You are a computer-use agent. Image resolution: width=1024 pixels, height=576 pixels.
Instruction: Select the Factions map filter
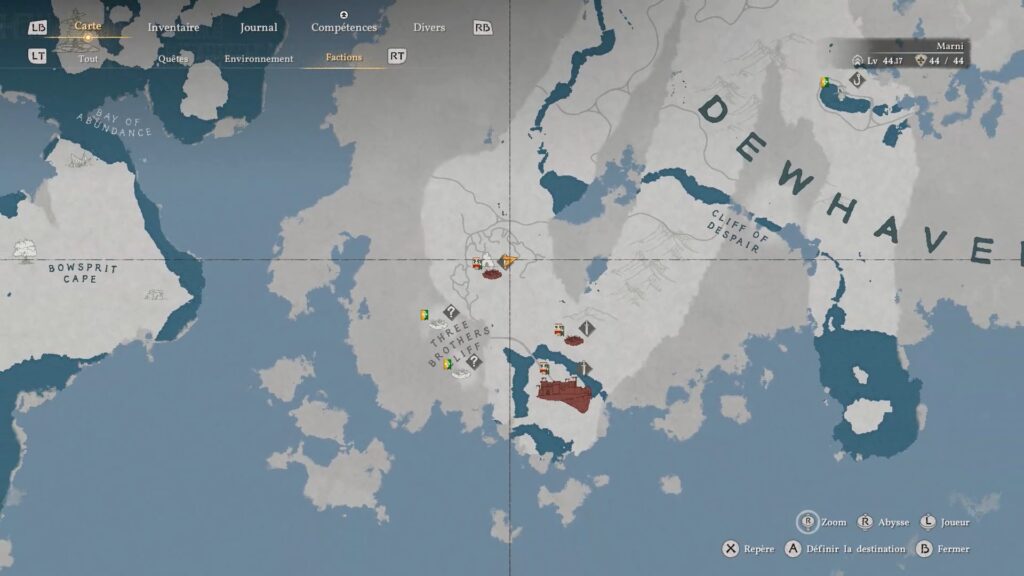pos(344,57)
